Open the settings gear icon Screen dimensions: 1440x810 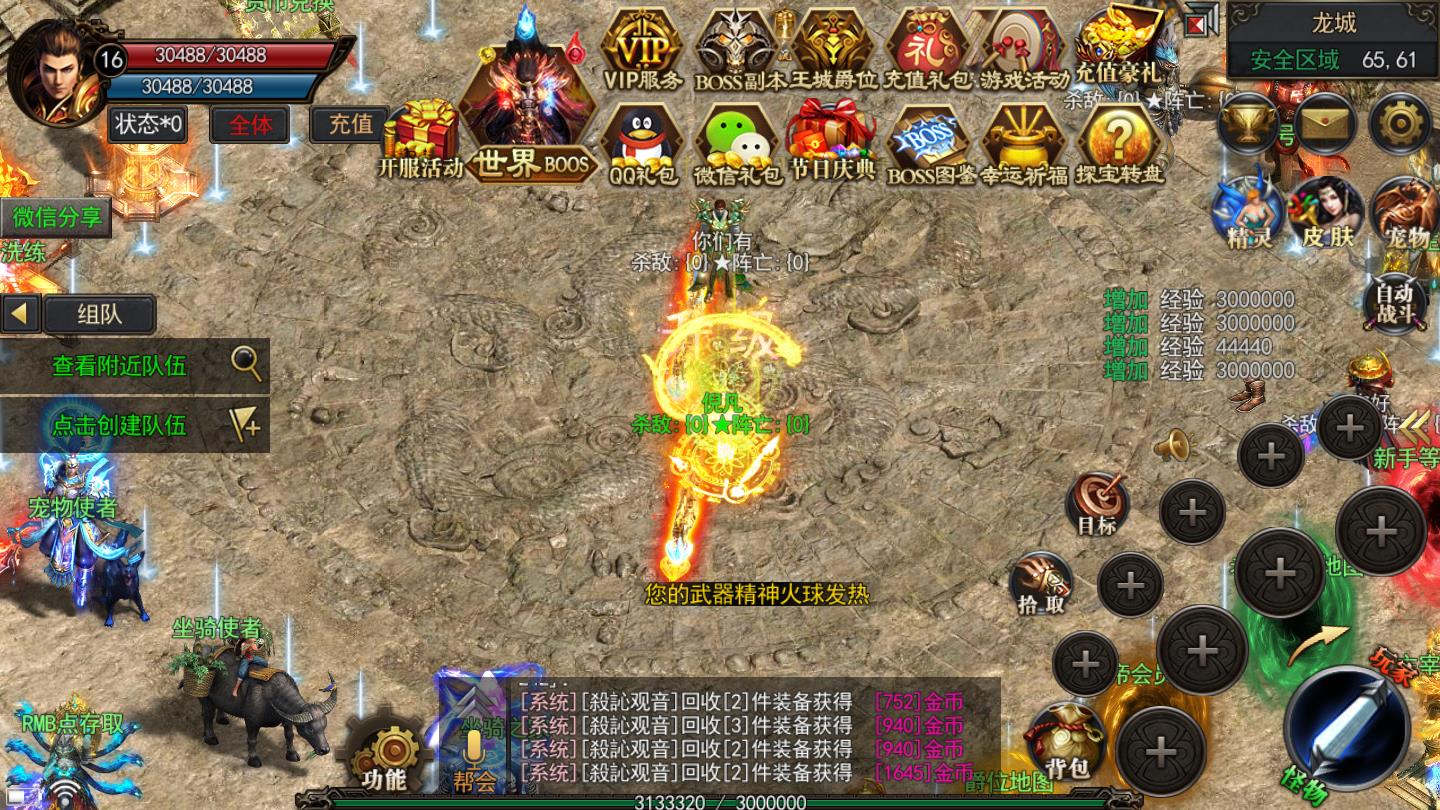[1400, 123]
